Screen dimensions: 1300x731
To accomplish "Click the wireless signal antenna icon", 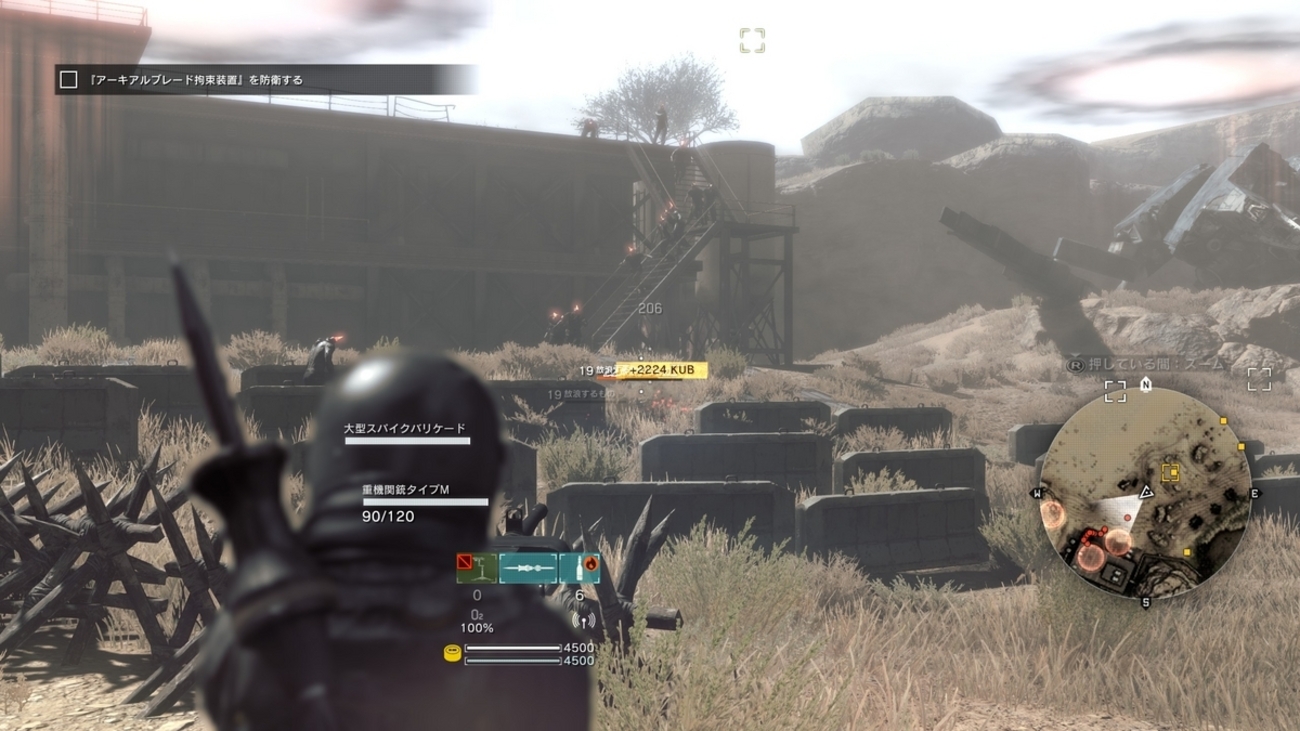I will (x=583, y=620).
